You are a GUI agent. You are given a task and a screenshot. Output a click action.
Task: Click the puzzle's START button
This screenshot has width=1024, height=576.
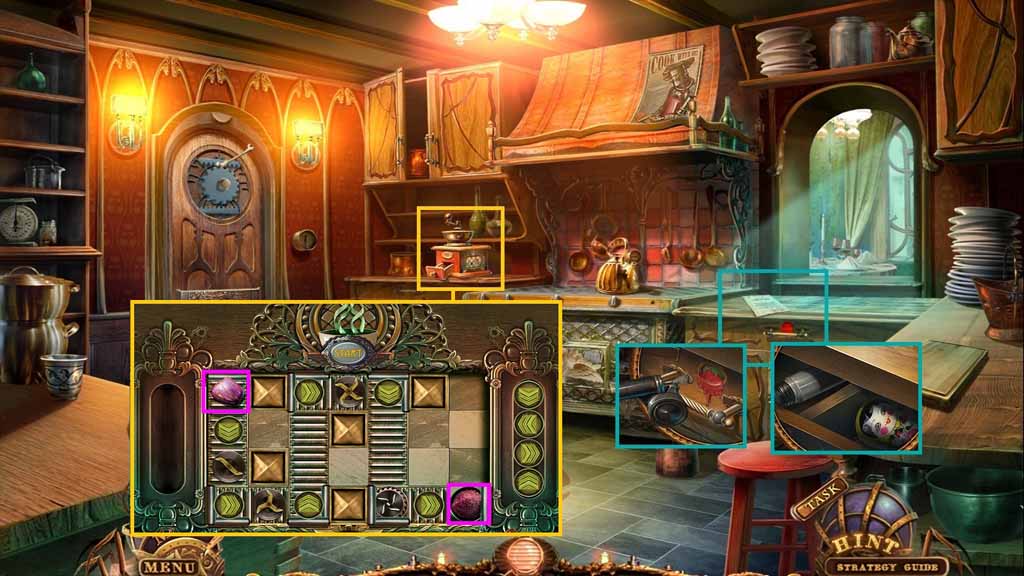[347, 351]
